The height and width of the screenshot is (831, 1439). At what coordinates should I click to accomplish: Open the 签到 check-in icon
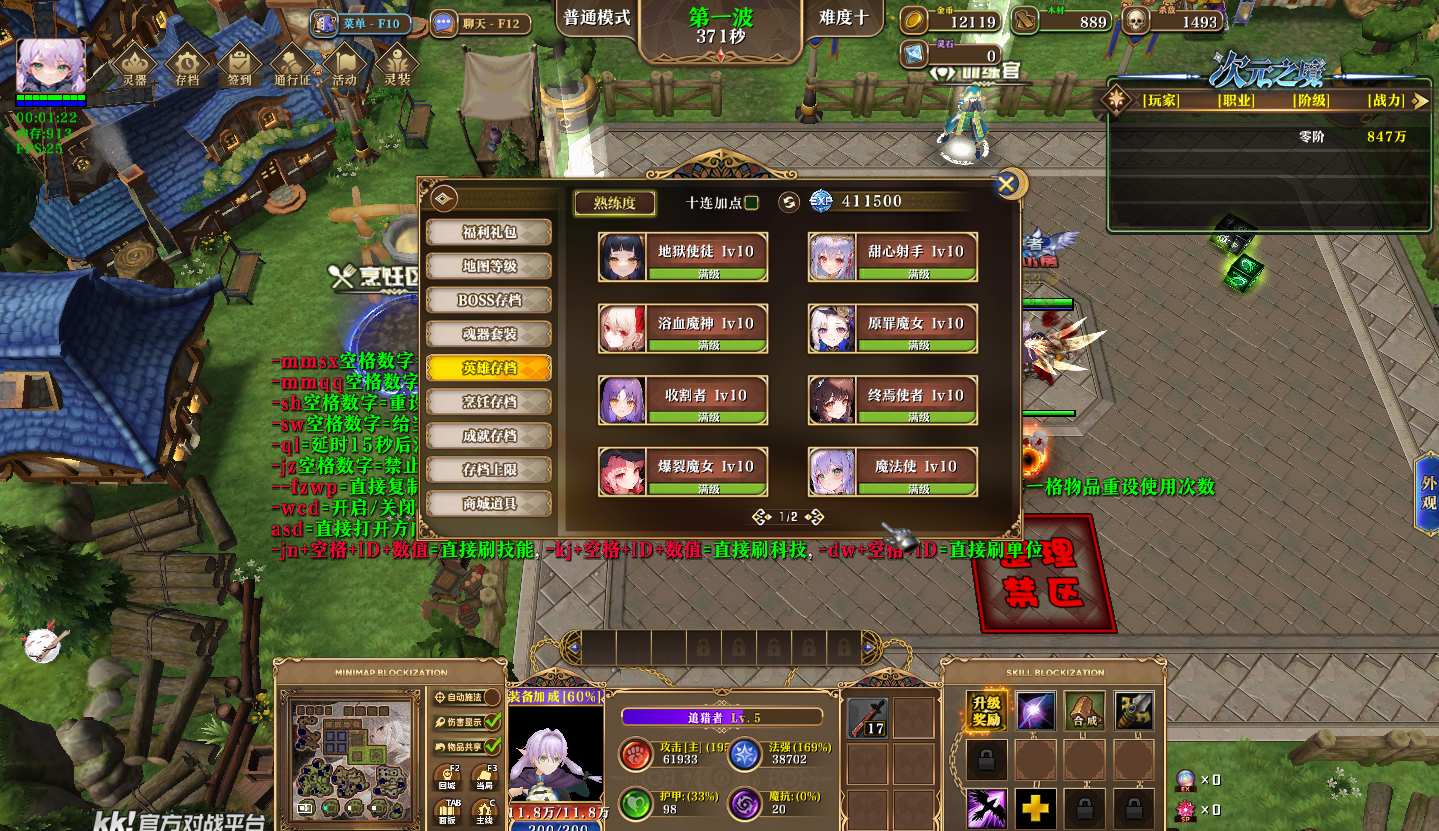click(x=240, y=66)
